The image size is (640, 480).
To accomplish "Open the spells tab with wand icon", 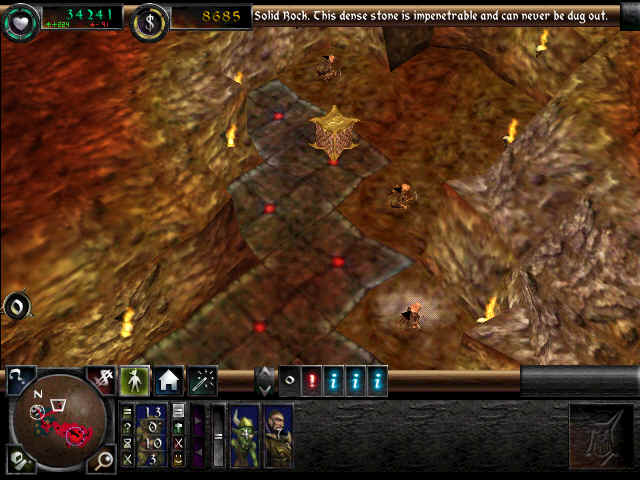I will 203,380.
